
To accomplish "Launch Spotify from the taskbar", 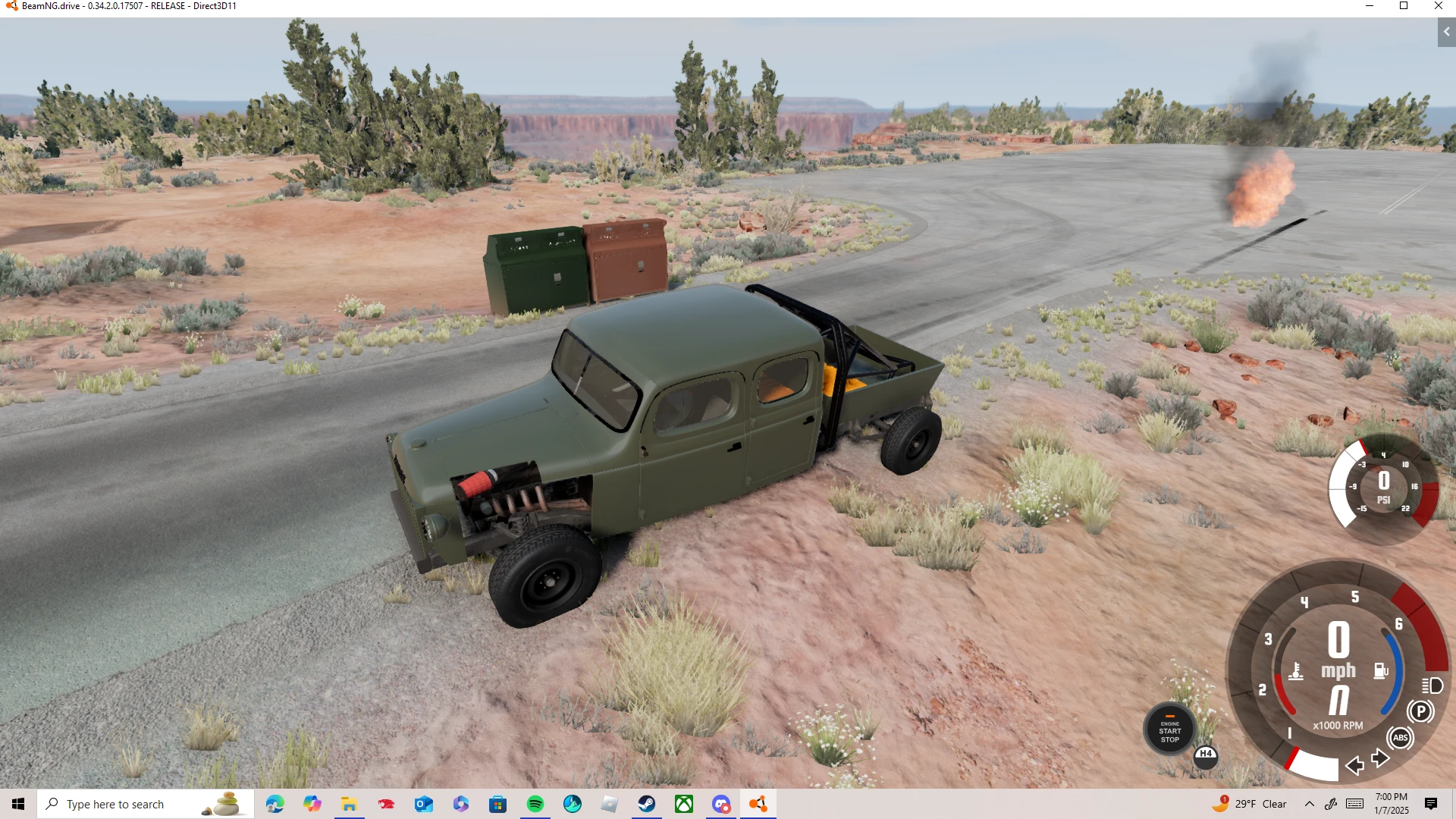I will pos(536,804).
